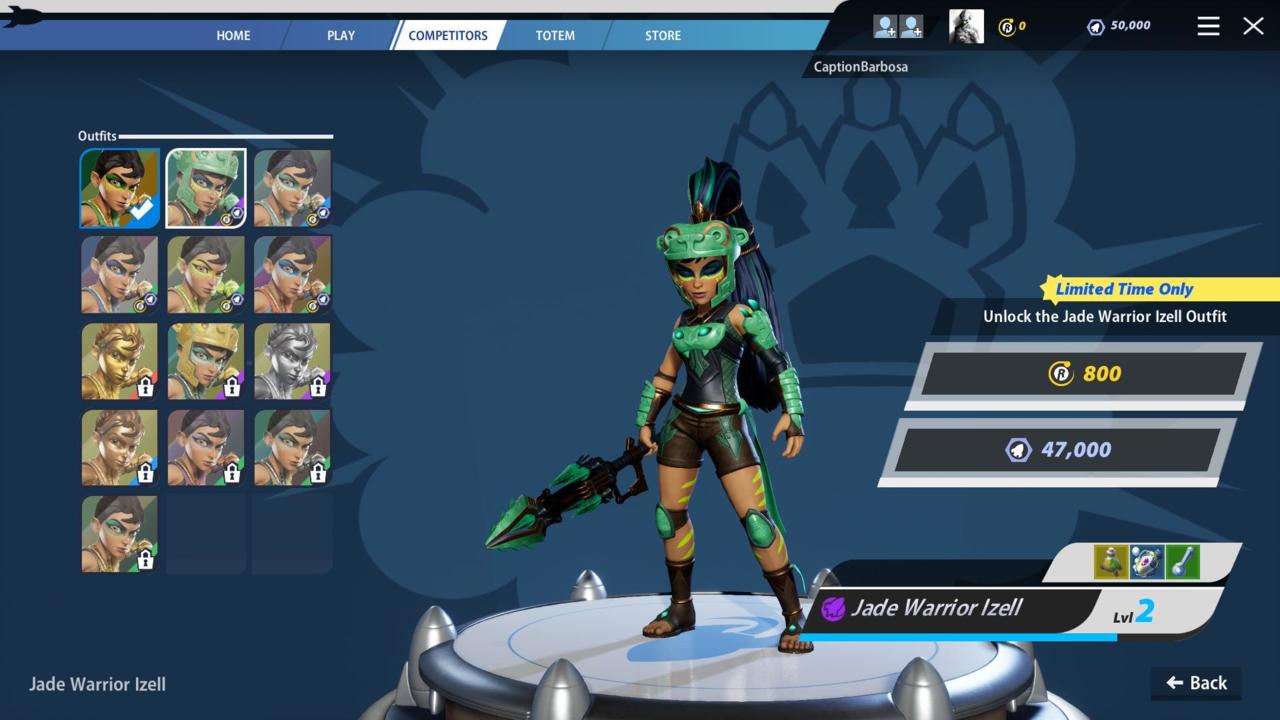Screen dimensions: 1280x720
Task: Choose the Jade Warrior helmet outfit thumbnail
Action: coord(206,188)
